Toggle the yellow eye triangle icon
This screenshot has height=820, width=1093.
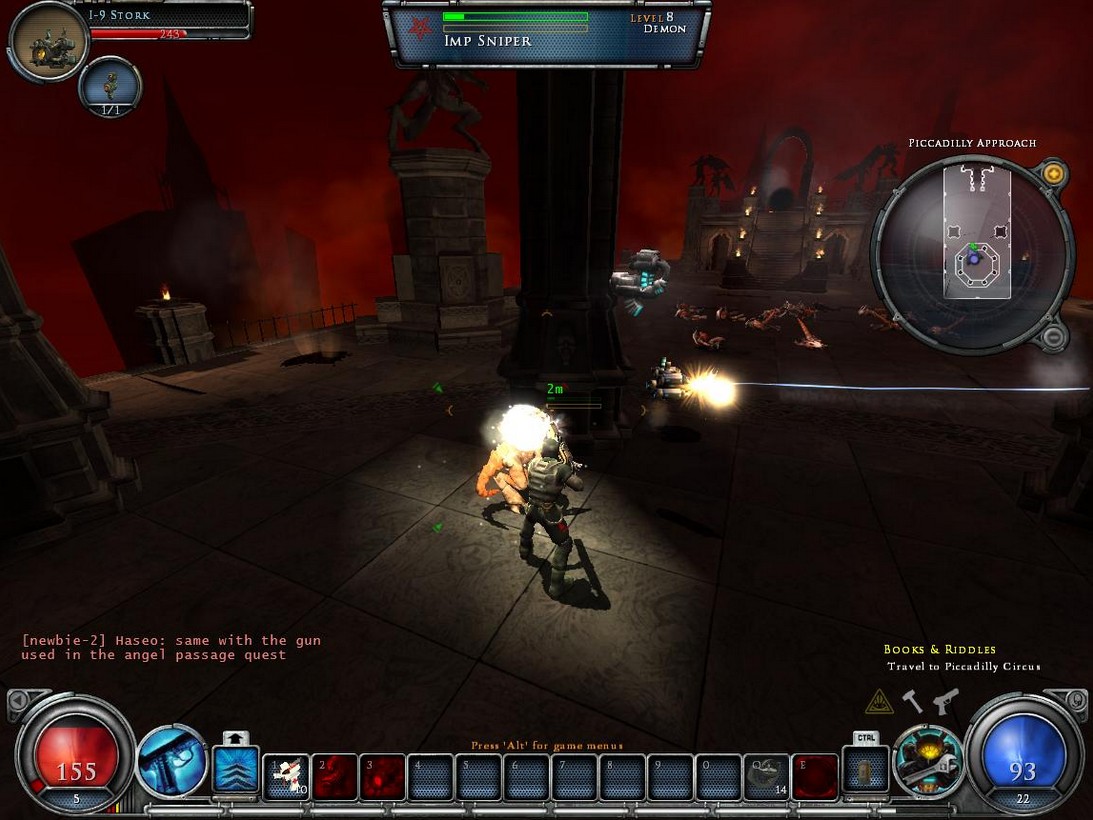coord(879,701)
